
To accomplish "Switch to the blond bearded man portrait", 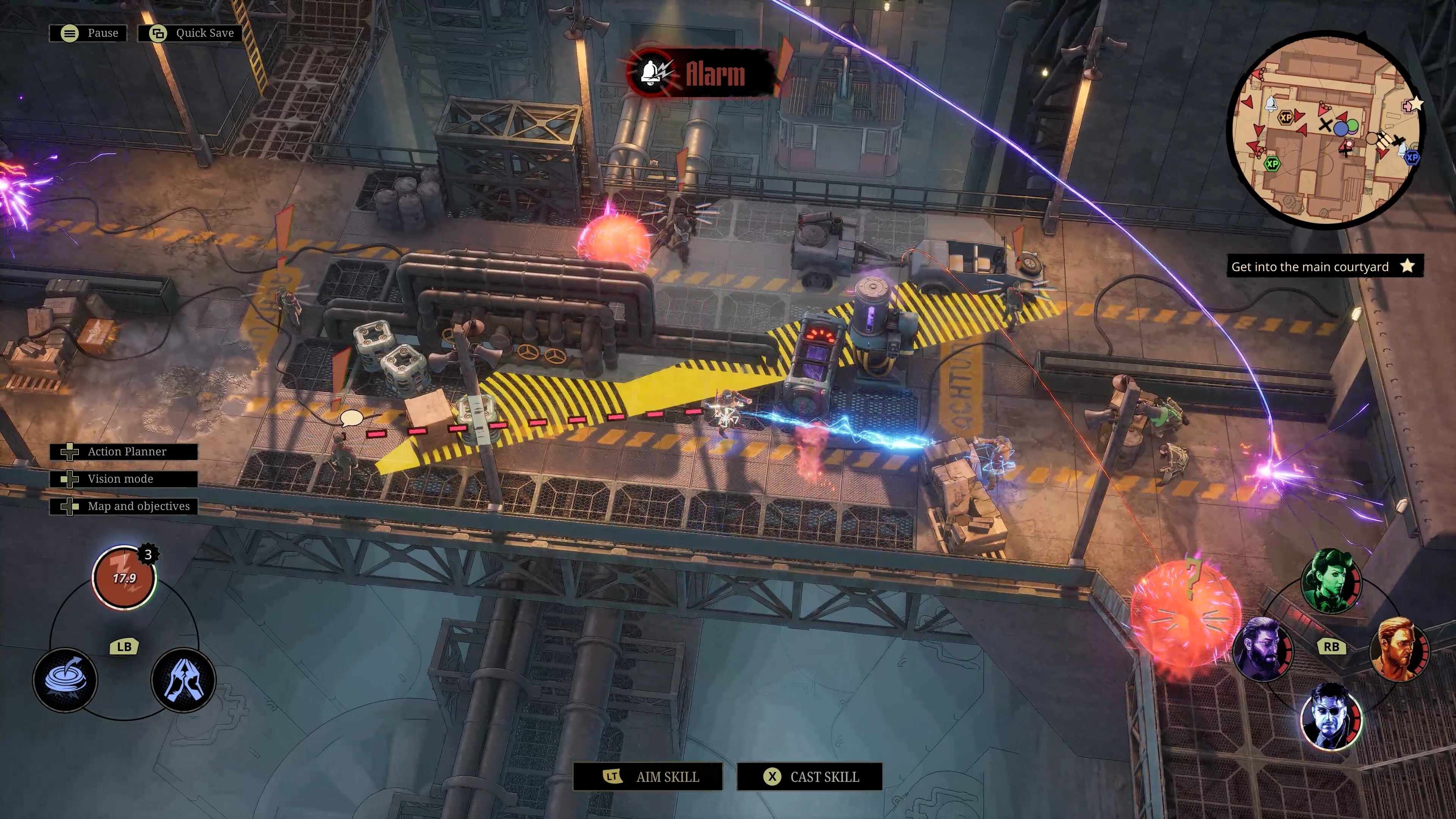I will click(x=1398, y=649).
